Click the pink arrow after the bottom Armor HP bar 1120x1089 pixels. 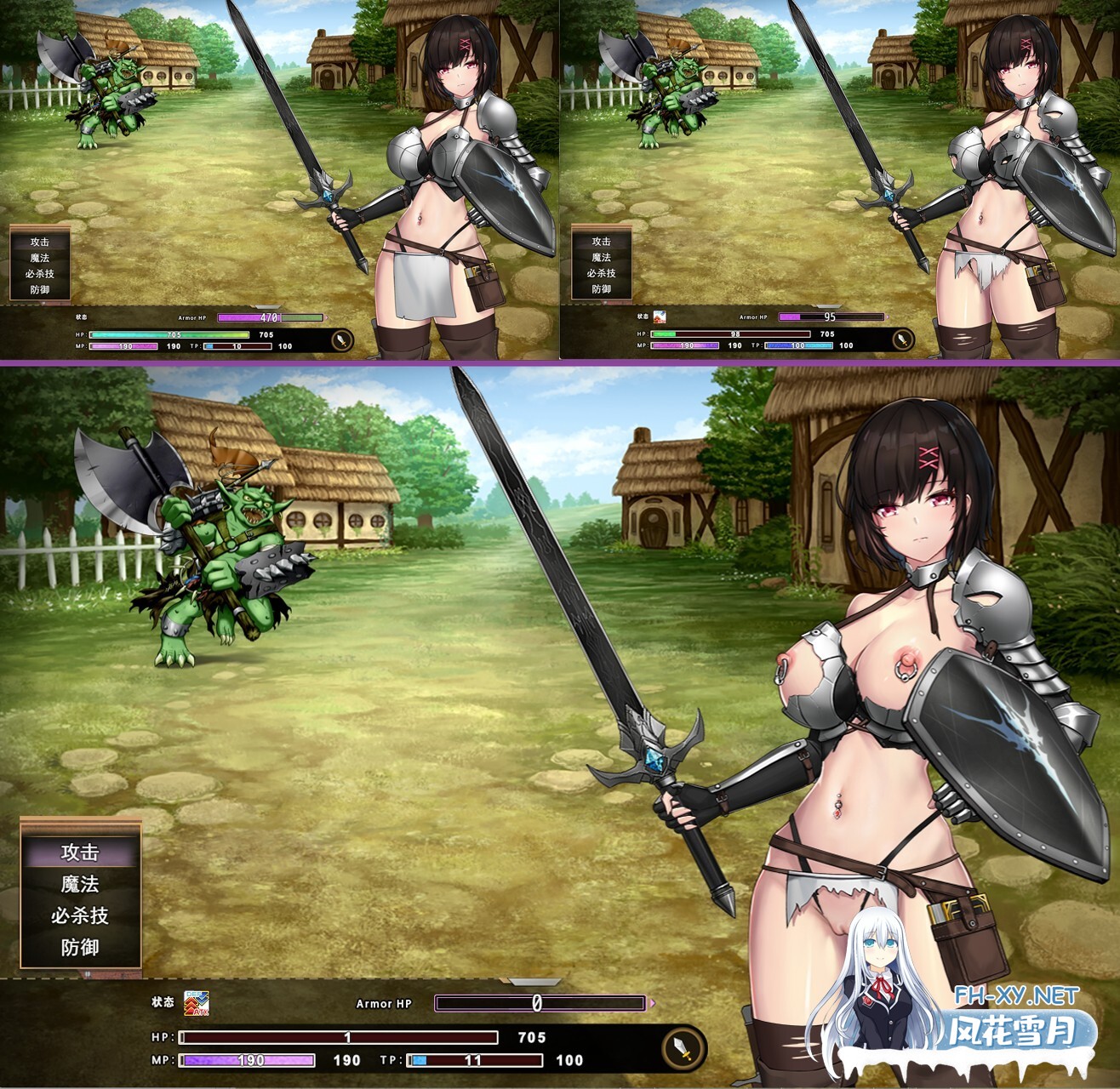[x=652, y=1002]
